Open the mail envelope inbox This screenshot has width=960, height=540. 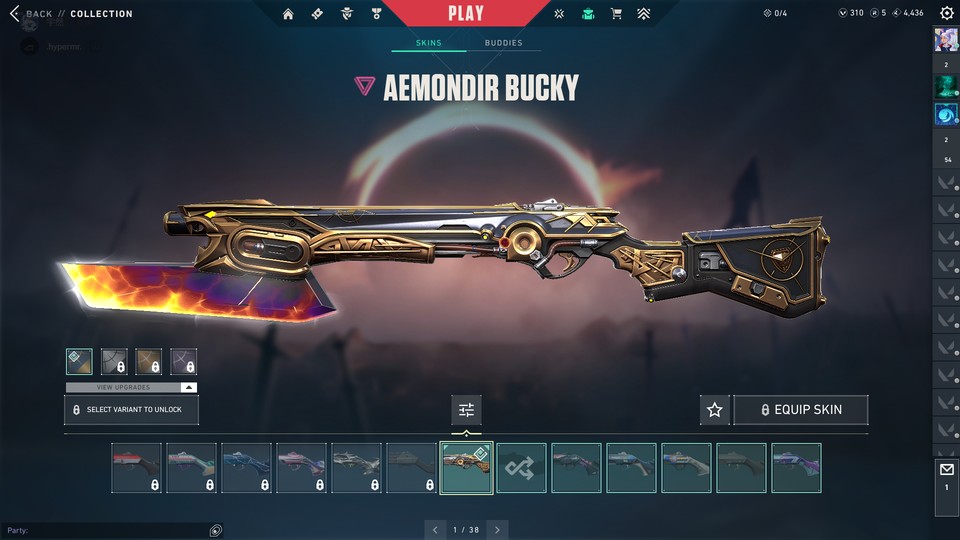point(946,470)
